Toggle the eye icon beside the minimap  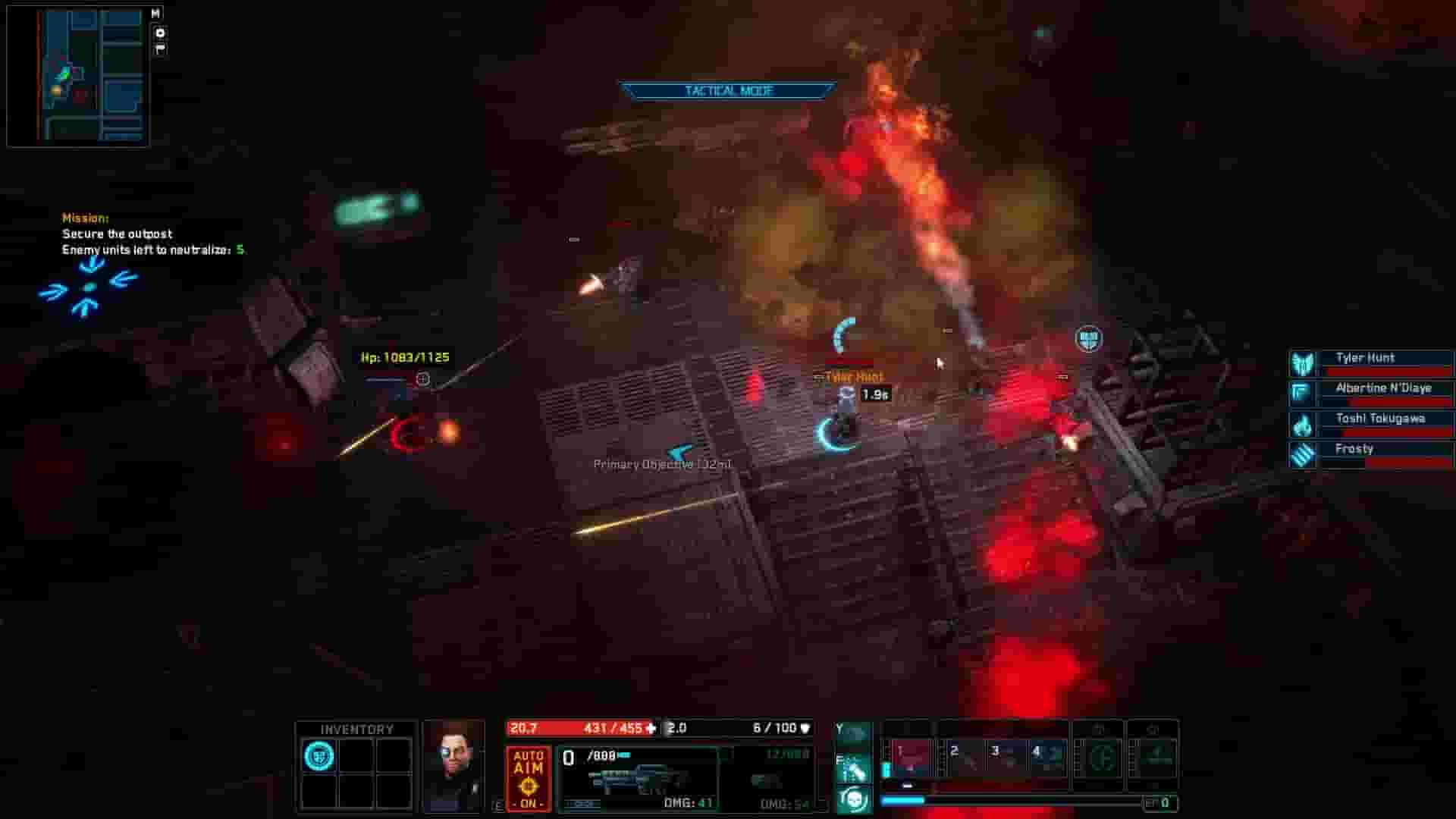pos(159,33)
